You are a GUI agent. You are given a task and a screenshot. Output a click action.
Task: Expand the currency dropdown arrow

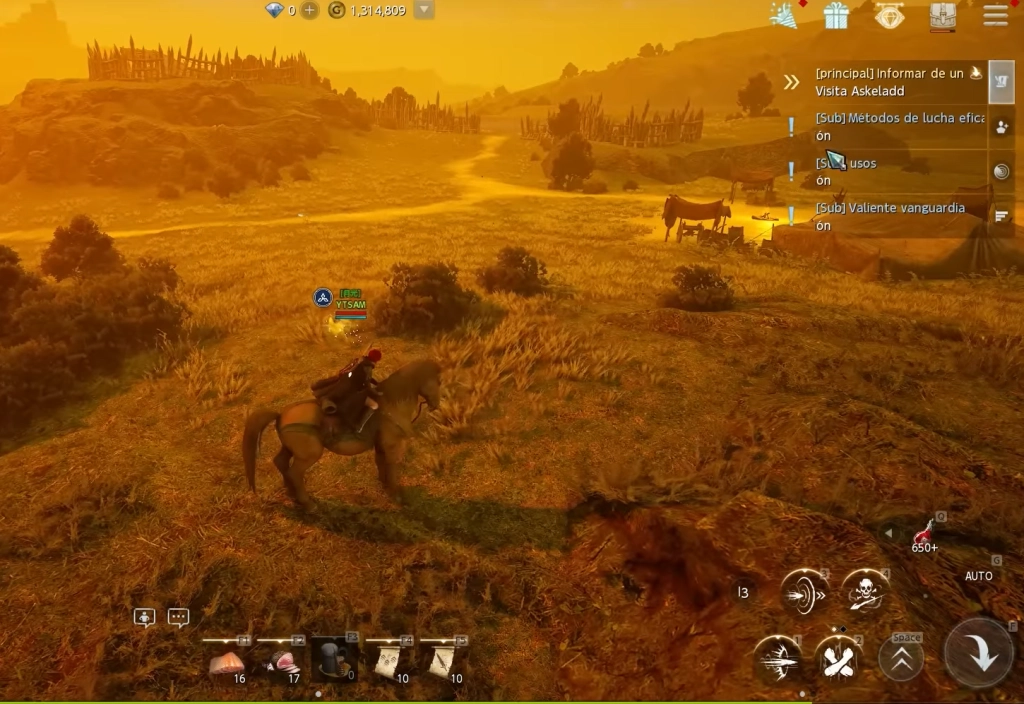[x=424, y=10]
